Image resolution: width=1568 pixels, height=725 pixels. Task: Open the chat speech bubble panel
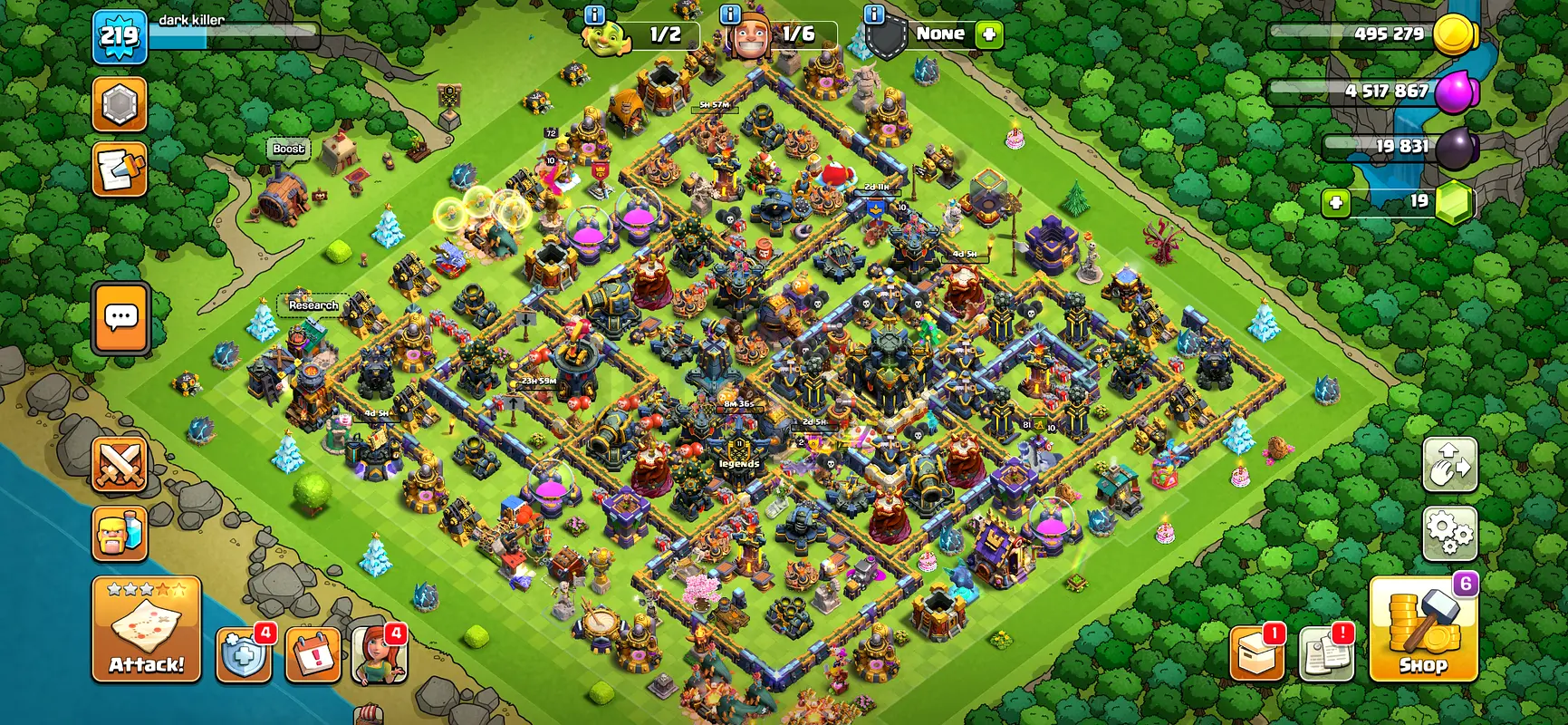pos(120,318)
